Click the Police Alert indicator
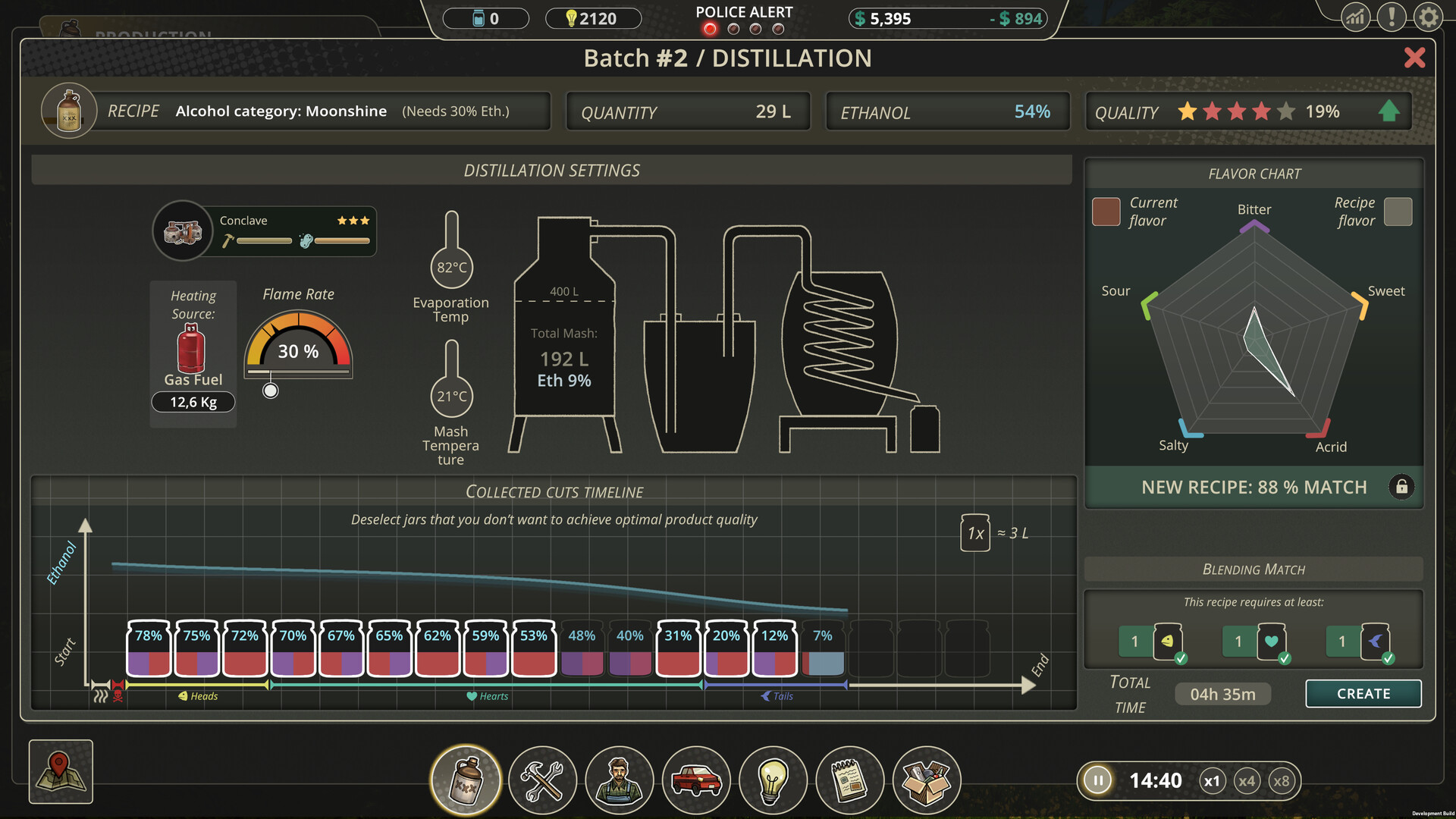This screenshot has height=819, width=1456. tap(744, 20)
